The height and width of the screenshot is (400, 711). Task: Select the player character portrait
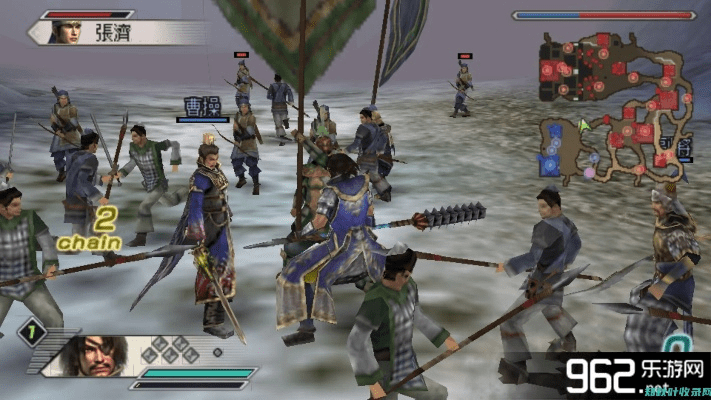pyautogui.click(x=102, y=355)
